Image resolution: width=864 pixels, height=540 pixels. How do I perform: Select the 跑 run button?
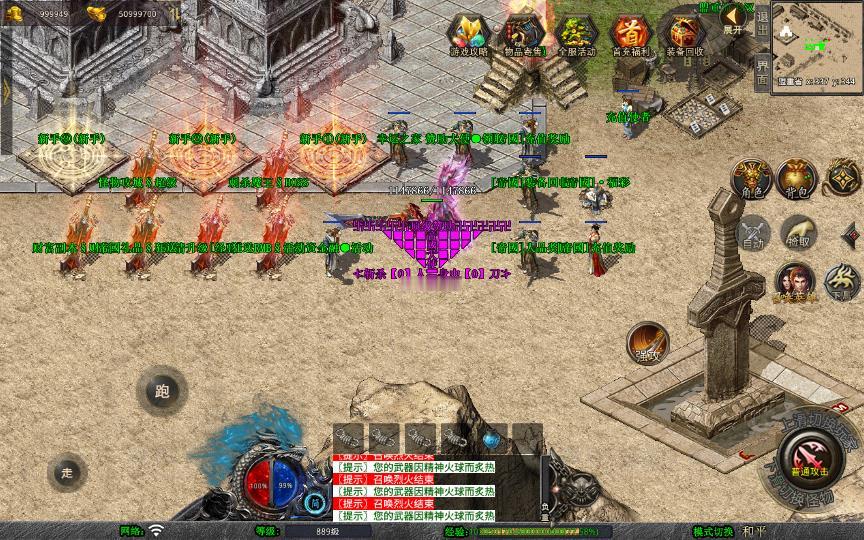click(162, 391)
